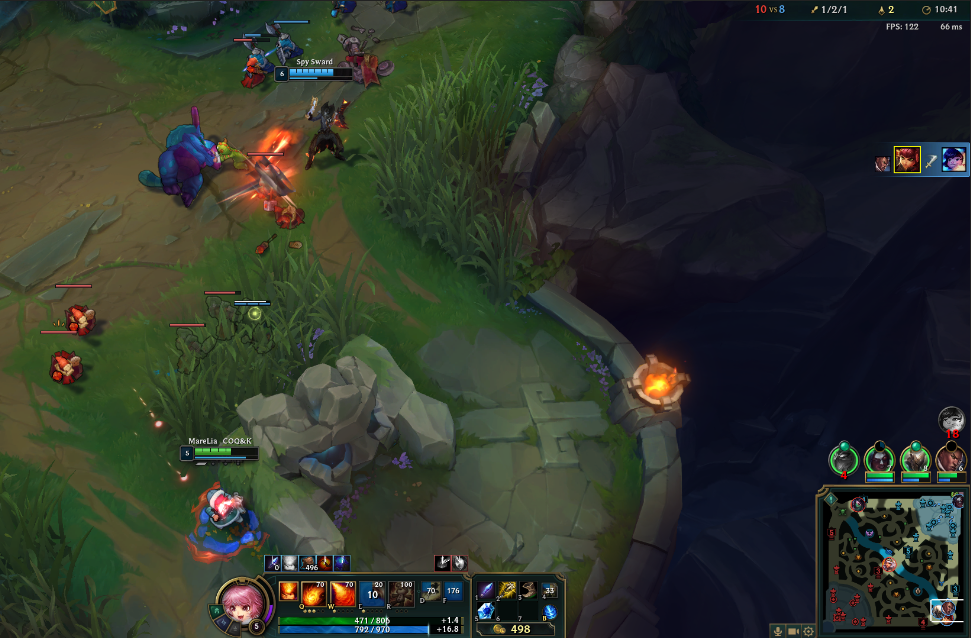This screenshot has height=638, width=971.
Task: Select the purple blade item in slot 1
Action: tap(485, 590)
